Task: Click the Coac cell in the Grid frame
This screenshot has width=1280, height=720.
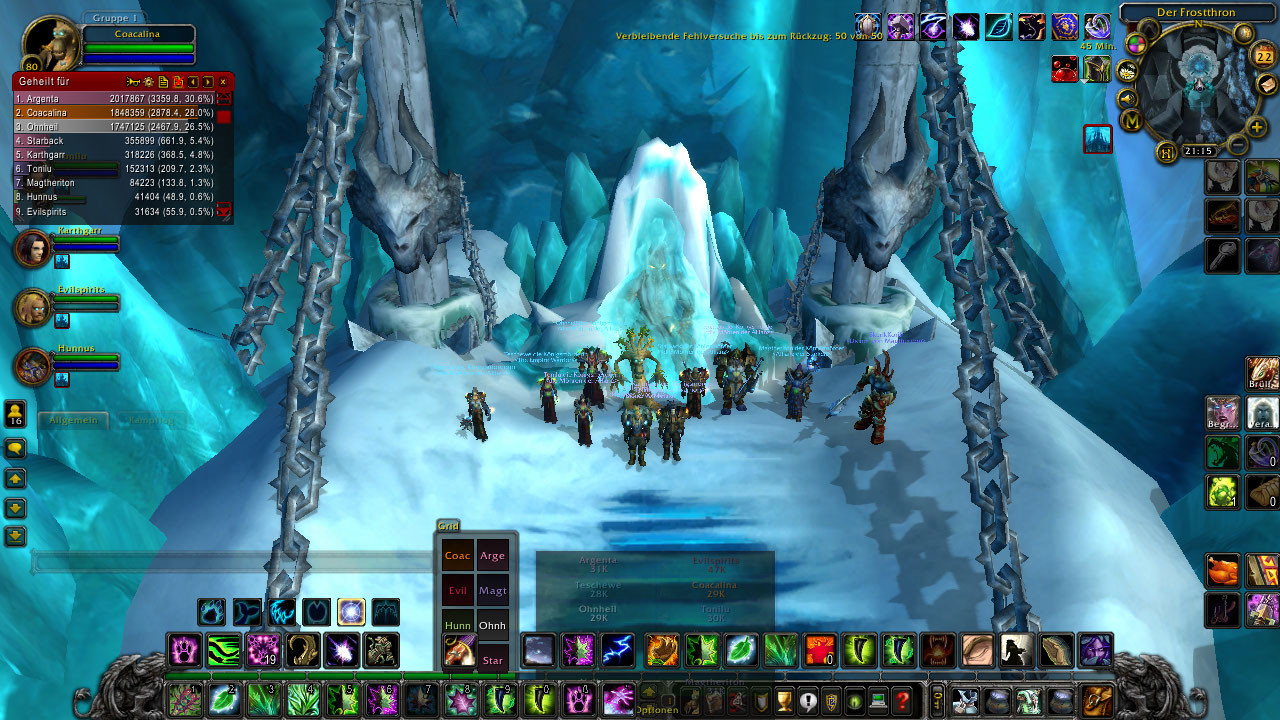Action: point(457,556)
